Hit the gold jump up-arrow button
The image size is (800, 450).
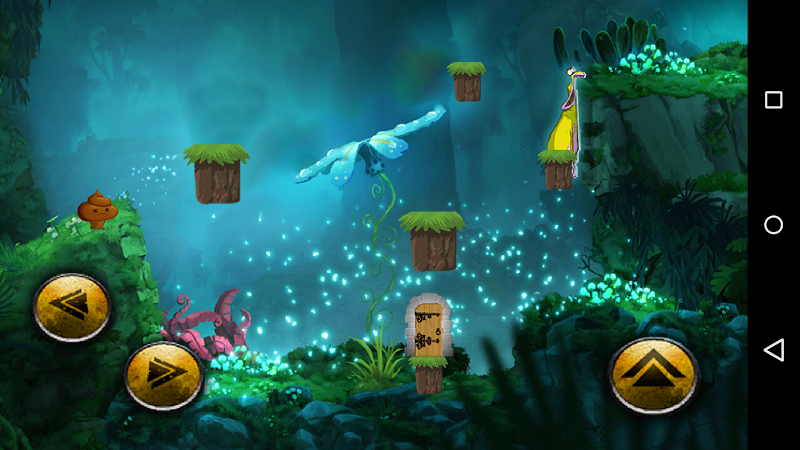pyautogui.click(x=653, y=375)
